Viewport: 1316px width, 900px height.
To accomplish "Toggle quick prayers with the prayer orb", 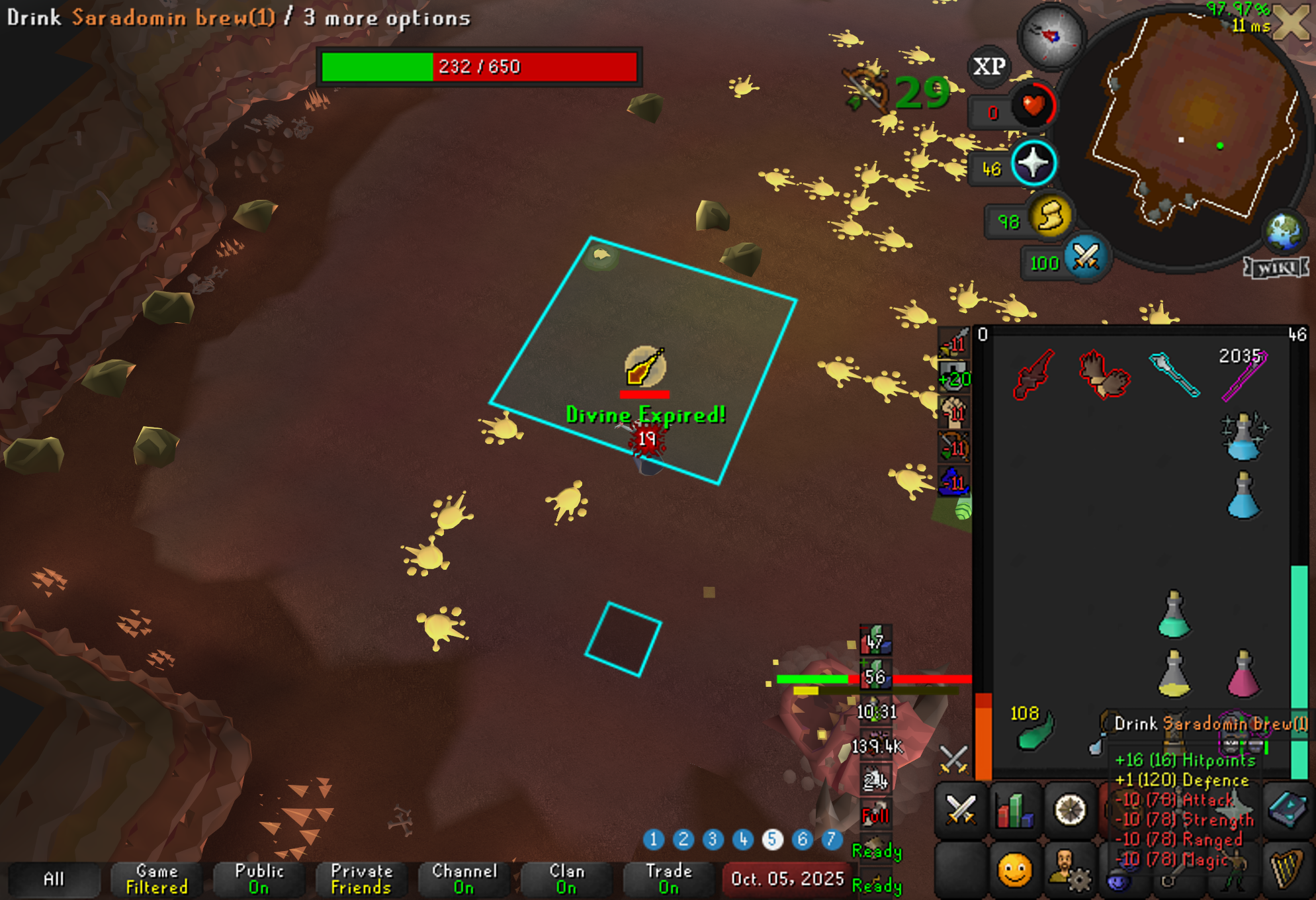I will [x=1033, y=163].
